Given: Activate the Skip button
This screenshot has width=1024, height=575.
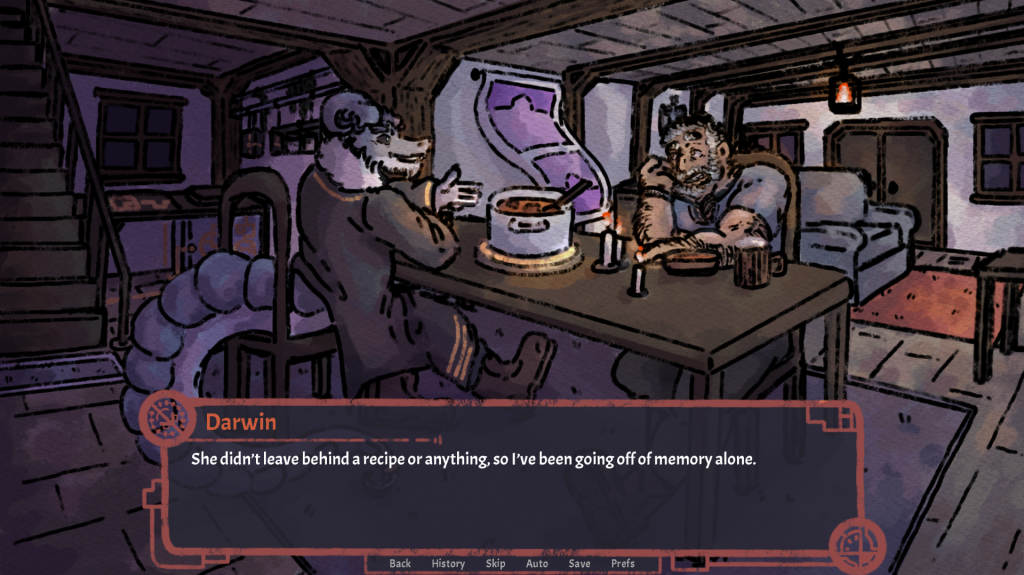Looking at the screenshot, I should pyautogui.click(x=495, y=563).
